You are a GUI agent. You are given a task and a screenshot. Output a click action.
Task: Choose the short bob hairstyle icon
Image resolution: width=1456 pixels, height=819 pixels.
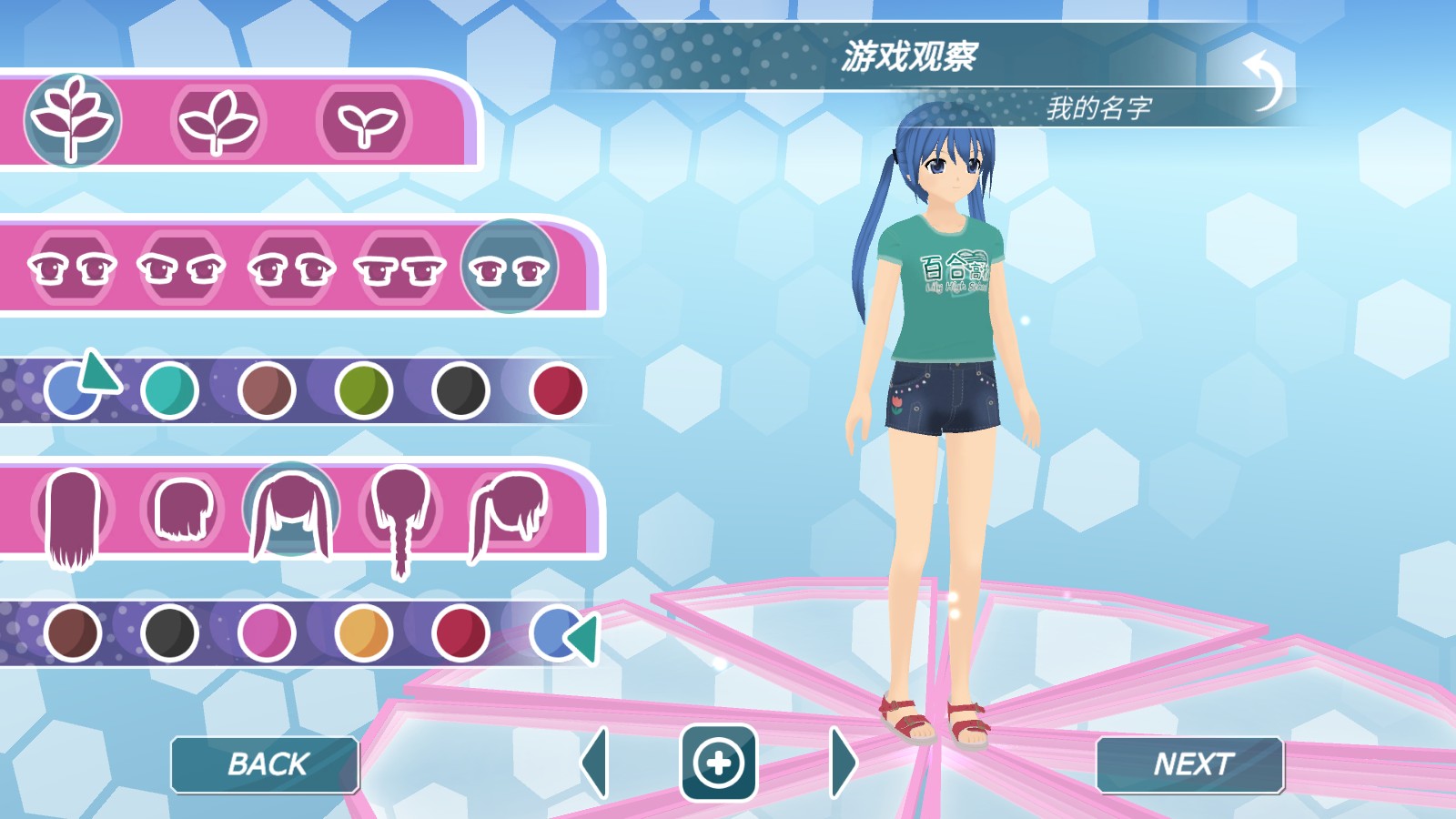(x=187, y=510)
